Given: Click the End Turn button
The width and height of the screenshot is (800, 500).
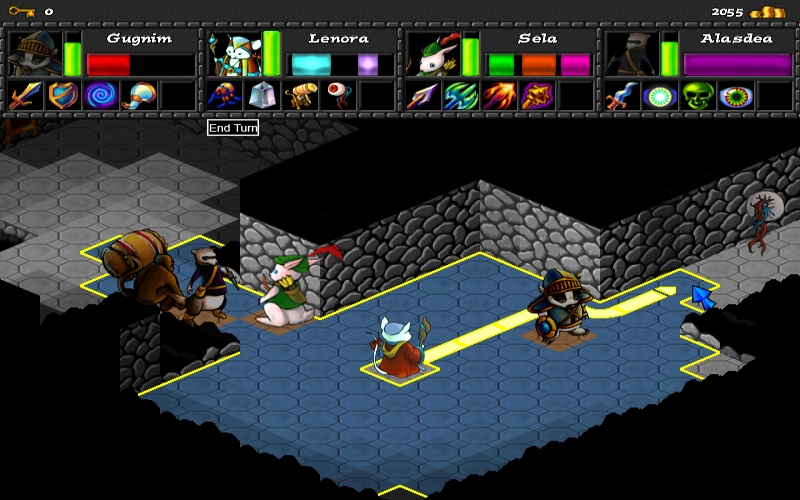Looking at the screenshot, I should (x=233, y=128).
